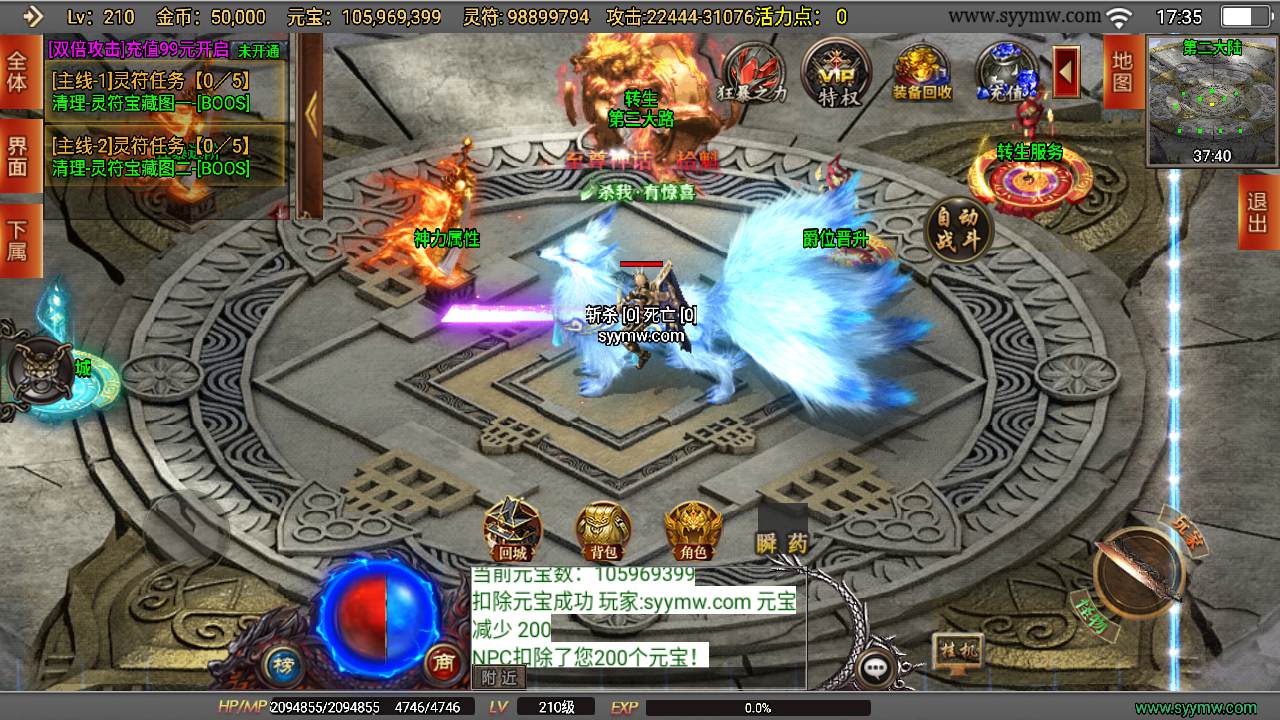This screenshot has width=1280, height=720.
Task: Open 装备回收 equipment recycling
Action: 922,72
